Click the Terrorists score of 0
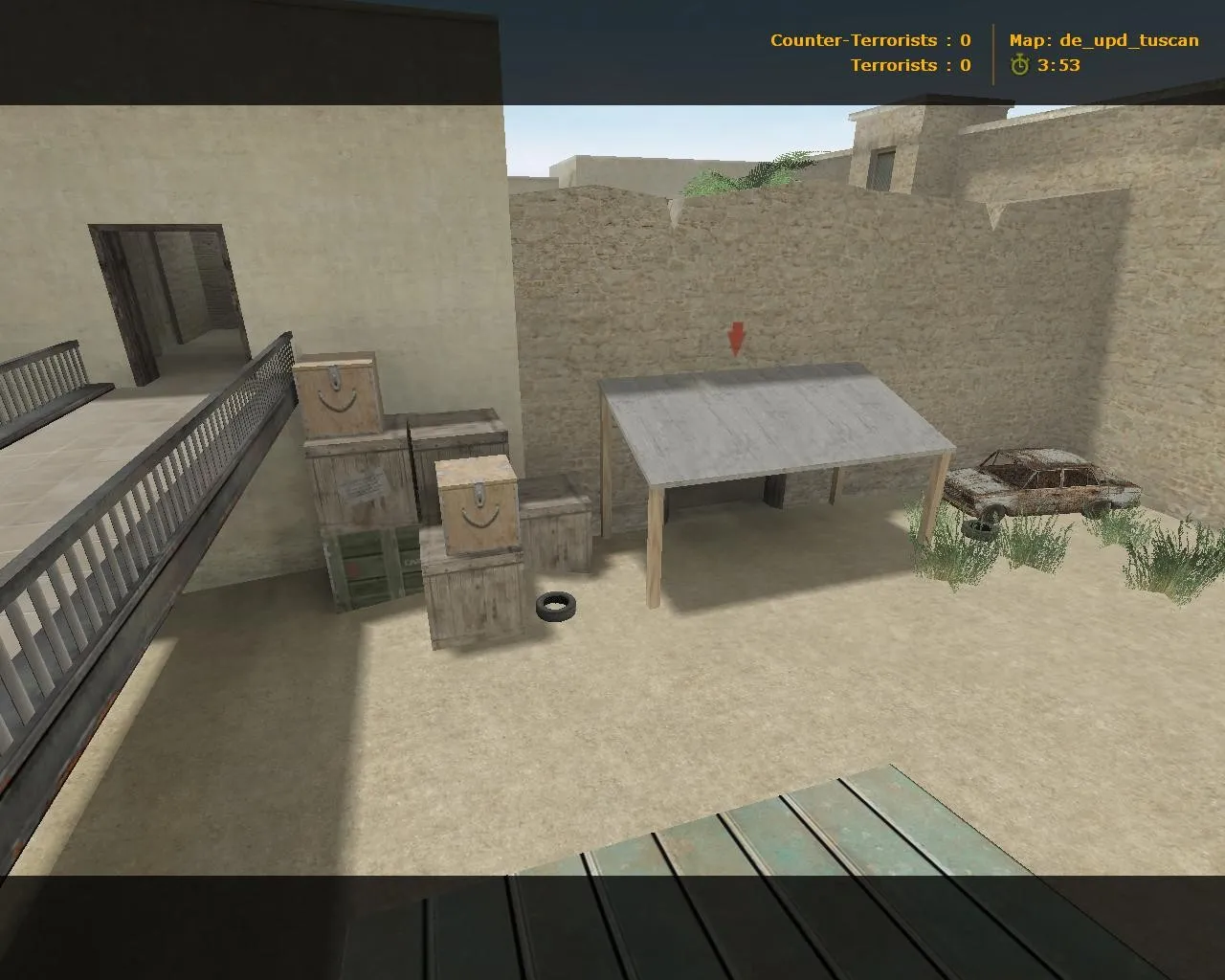 (965, 66)
